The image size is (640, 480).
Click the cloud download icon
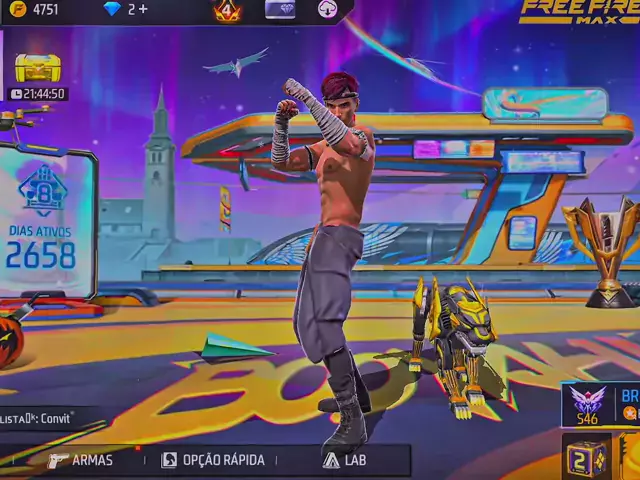(x=328, y=9)
